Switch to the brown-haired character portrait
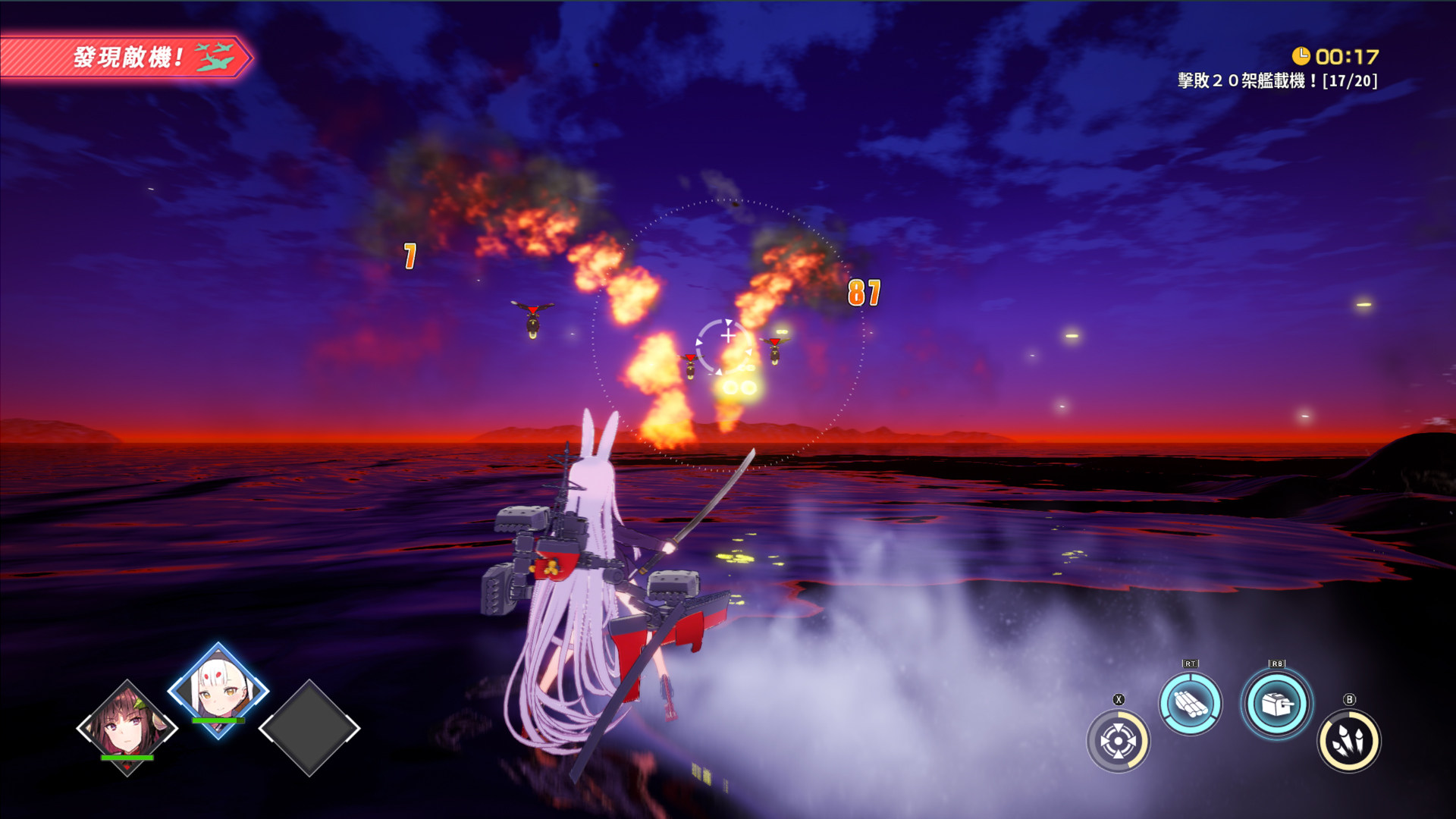Viewport: 1456px width, 819px height. (x=127, y=726)
